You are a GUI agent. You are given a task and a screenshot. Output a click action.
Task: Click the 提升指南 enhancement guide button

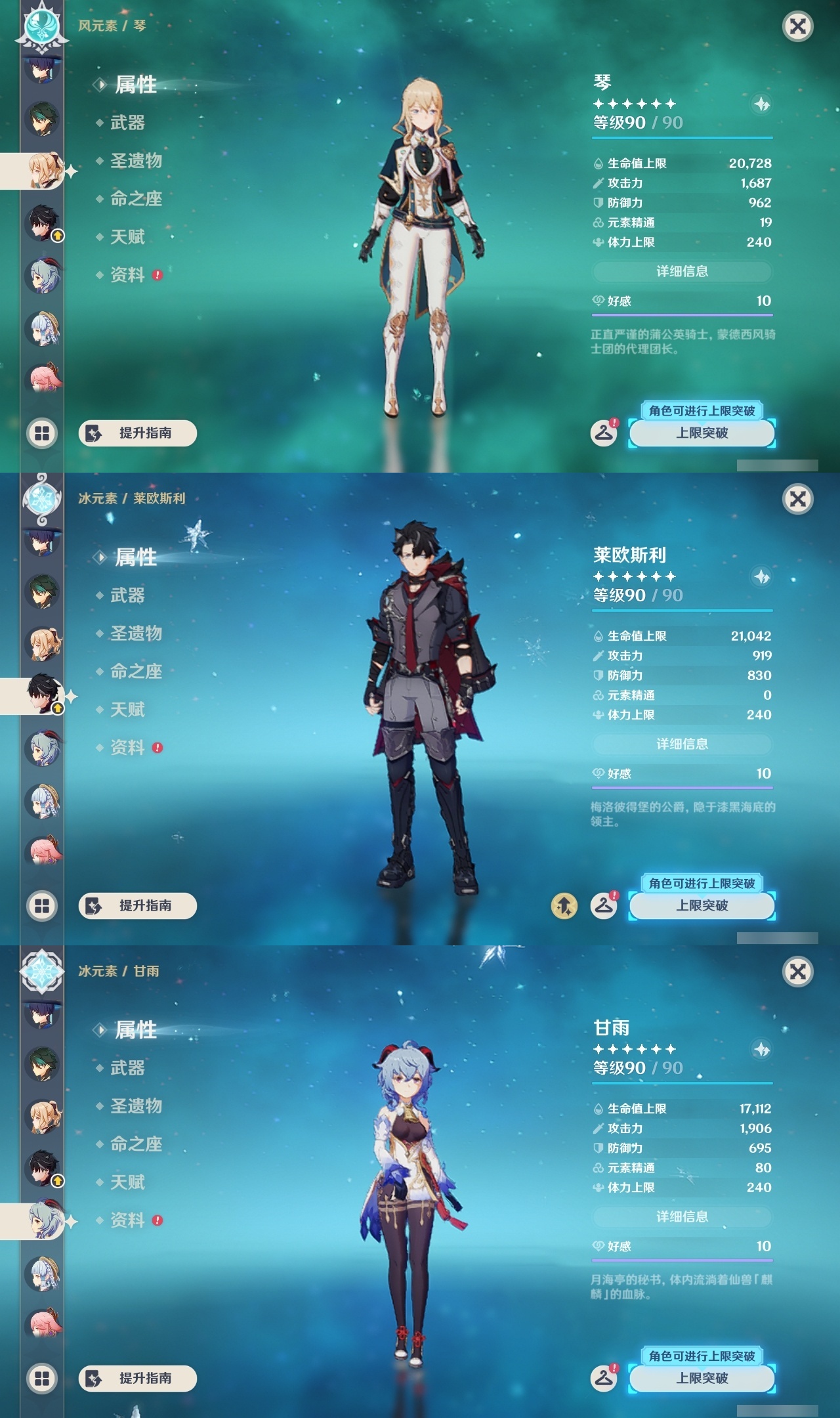[136, 433]
